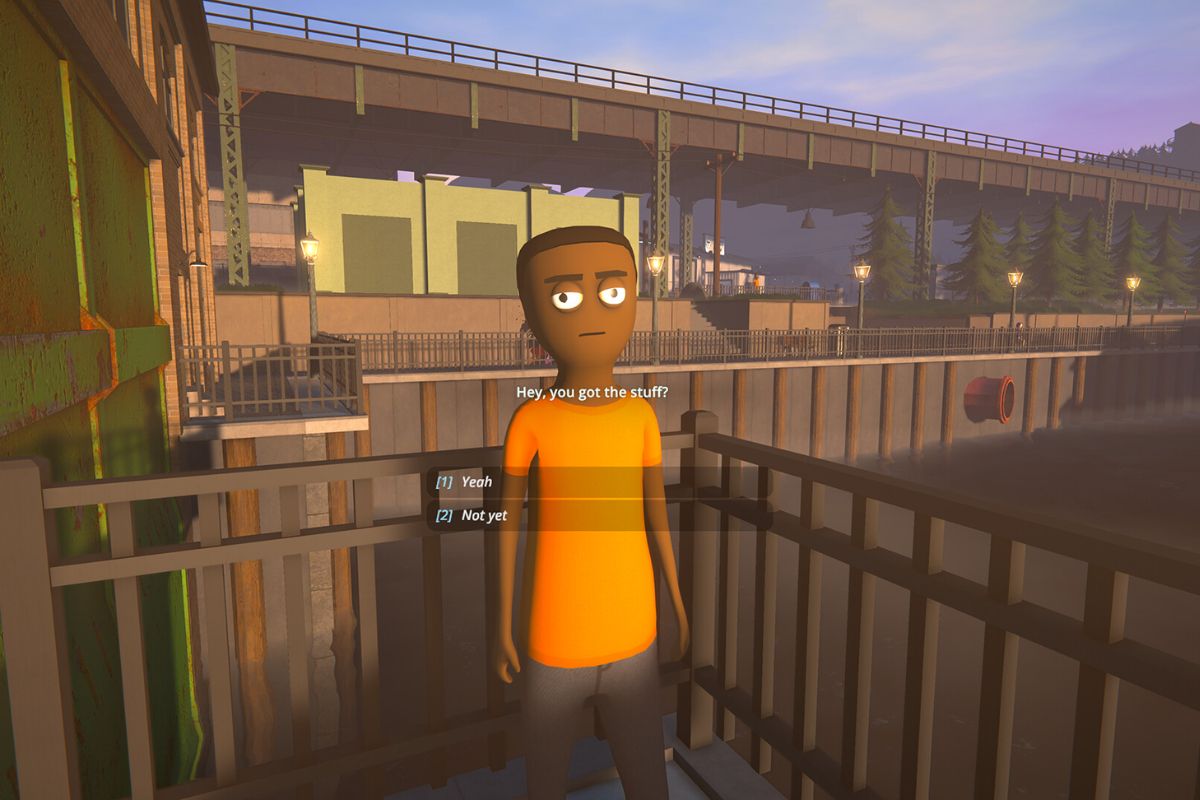Image resolution: width=1200 pixels, height=800 pixels.
Task: Choose the "Yeah" dialogue reply
Action: [x=477, y=482]
